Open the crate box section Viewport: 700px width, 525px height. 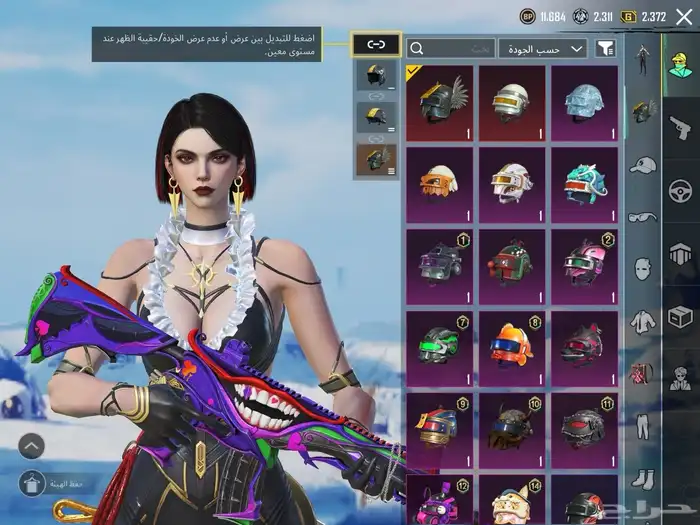point(681,318)
